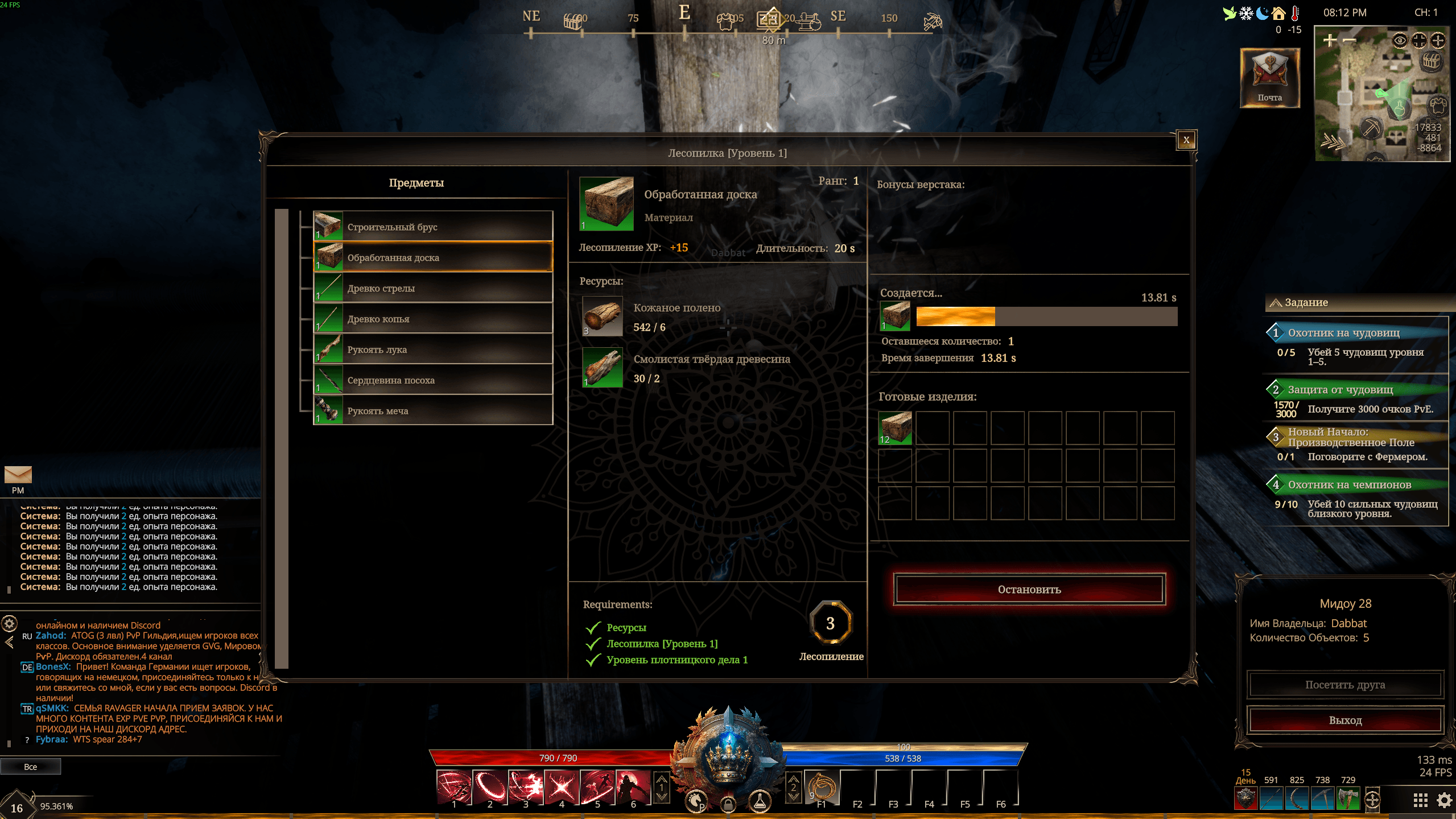1456x819 pixels.
Task: Choose the Древко копья recipe
Action: point(433,319)
